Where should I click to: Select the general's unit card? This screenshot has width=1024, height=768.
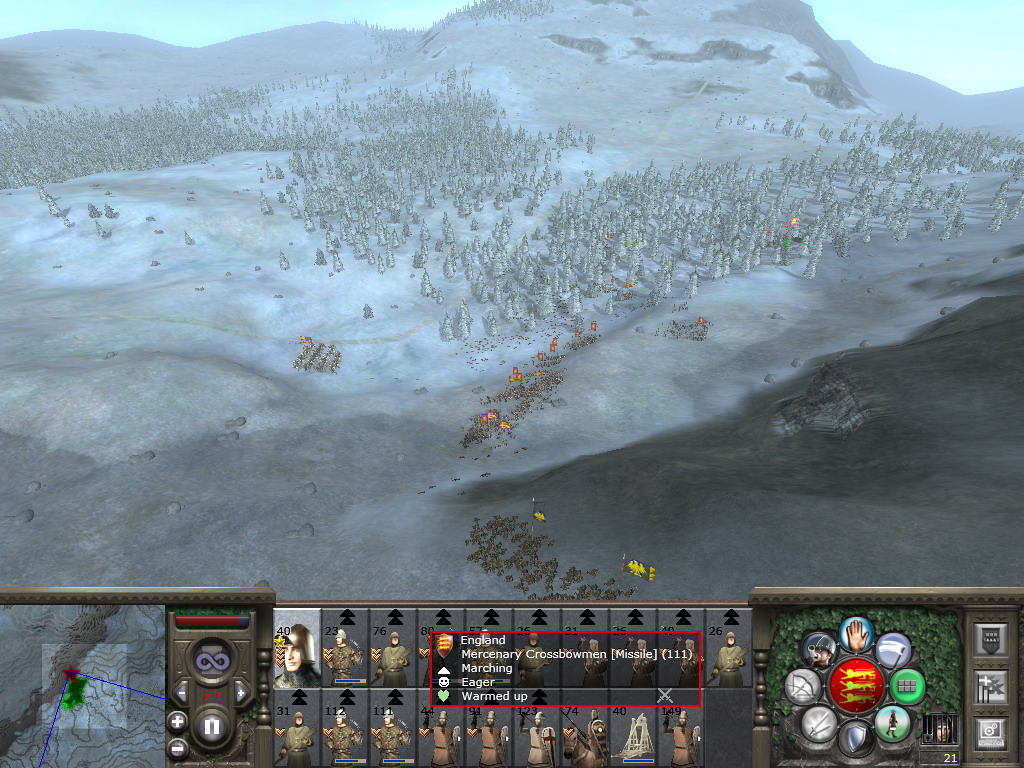(297, 649)
